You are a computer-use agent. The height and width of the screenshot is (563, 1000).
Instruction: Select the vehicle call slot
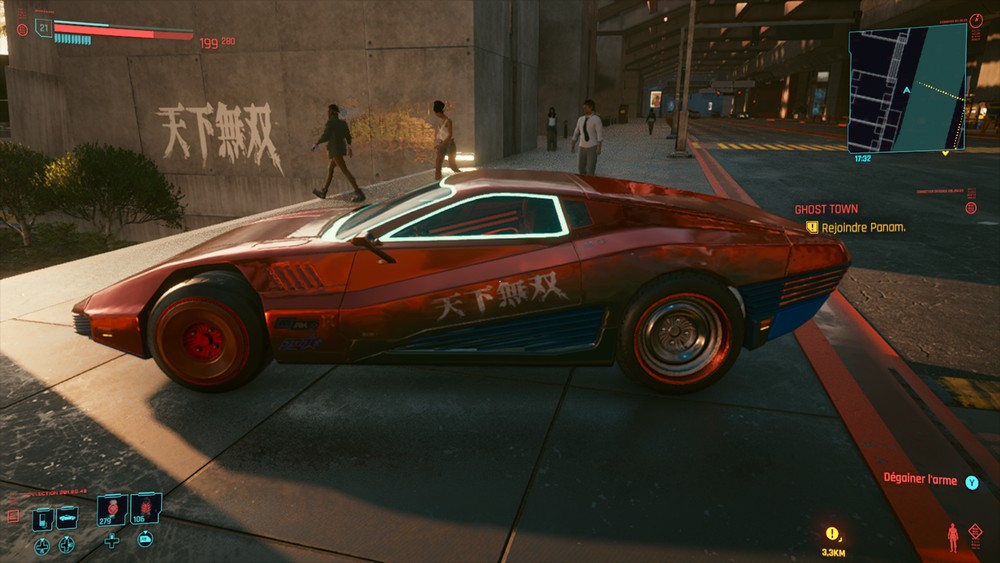coord(67,518)
